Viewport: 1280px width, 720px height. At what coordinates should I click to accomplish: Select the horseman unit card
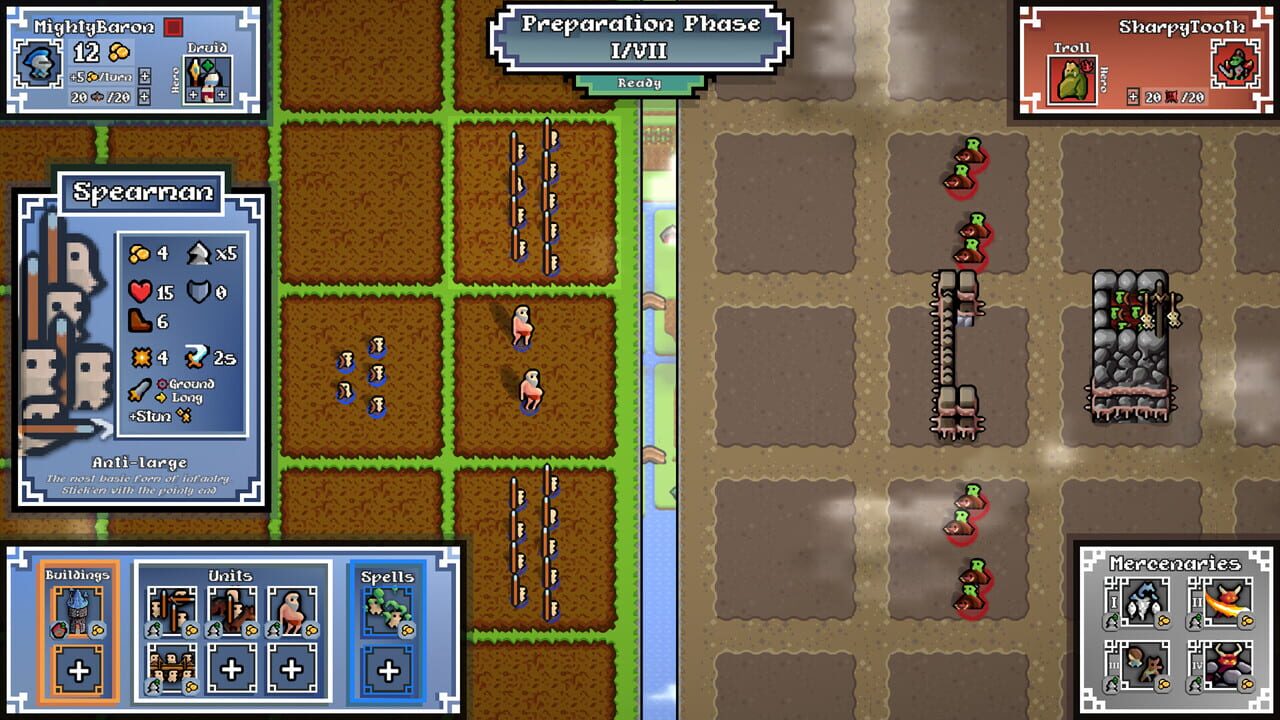(230, 611)
